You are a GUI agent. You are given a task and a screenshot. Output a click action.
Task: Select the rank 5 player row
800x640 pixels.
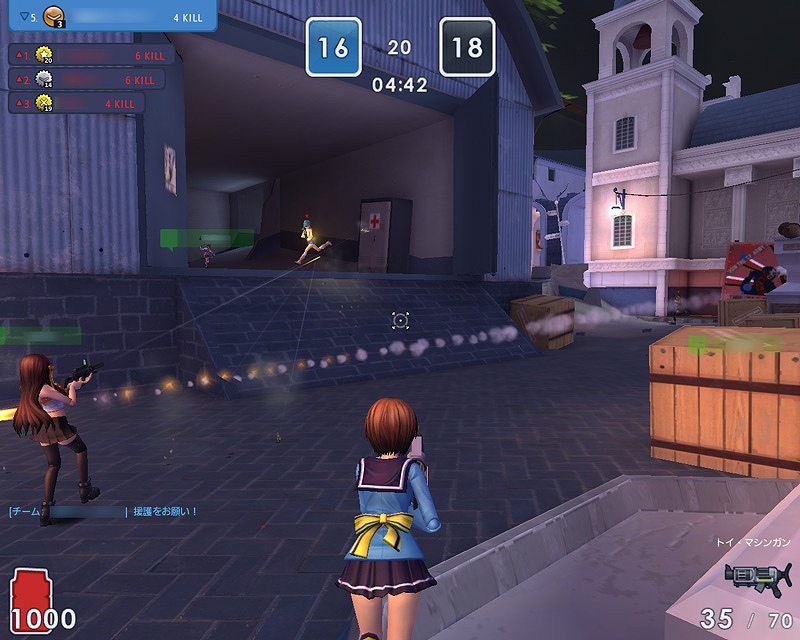click(x=108, y=16)
